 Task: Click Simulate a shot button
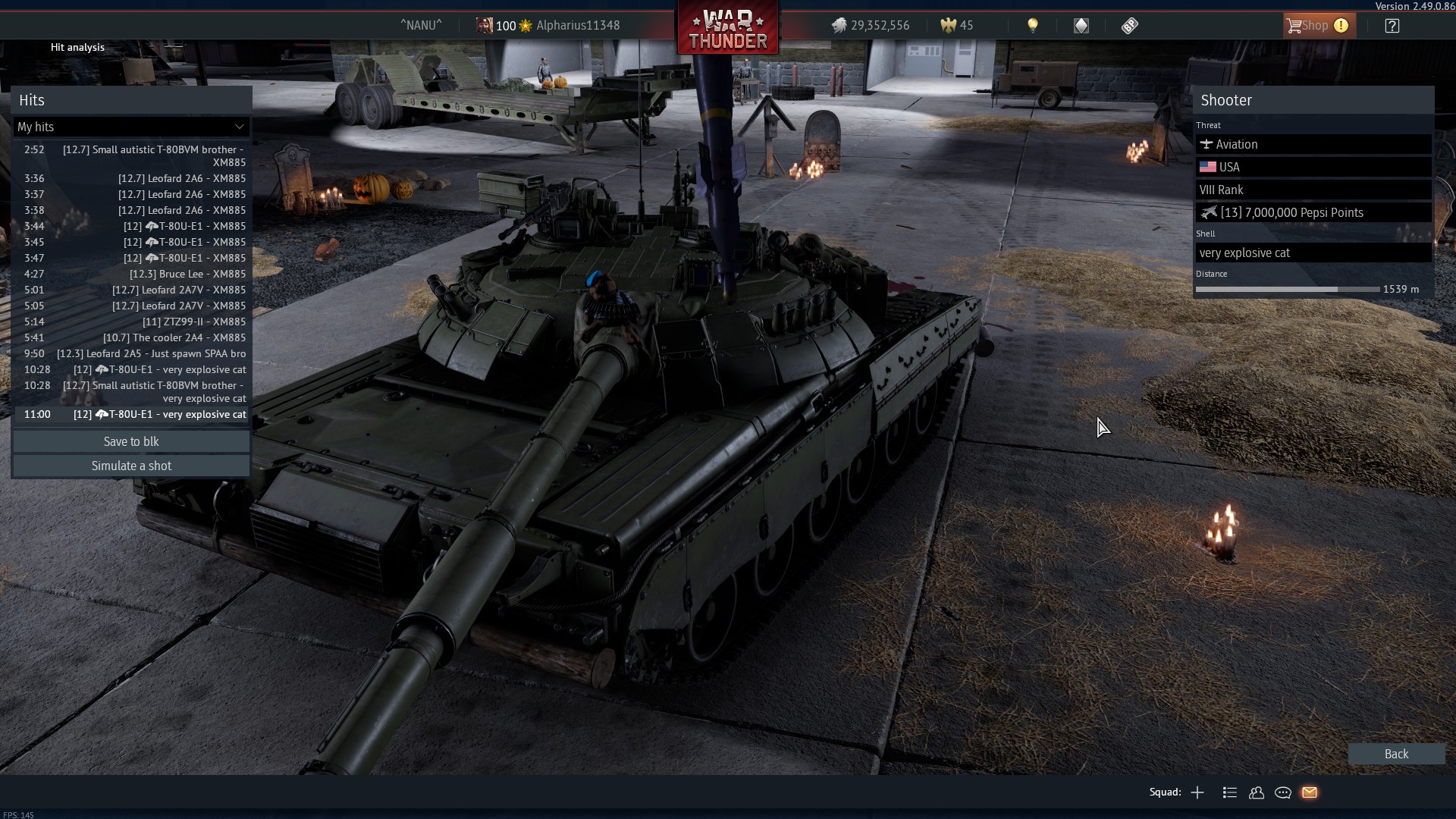pos(131,466)
